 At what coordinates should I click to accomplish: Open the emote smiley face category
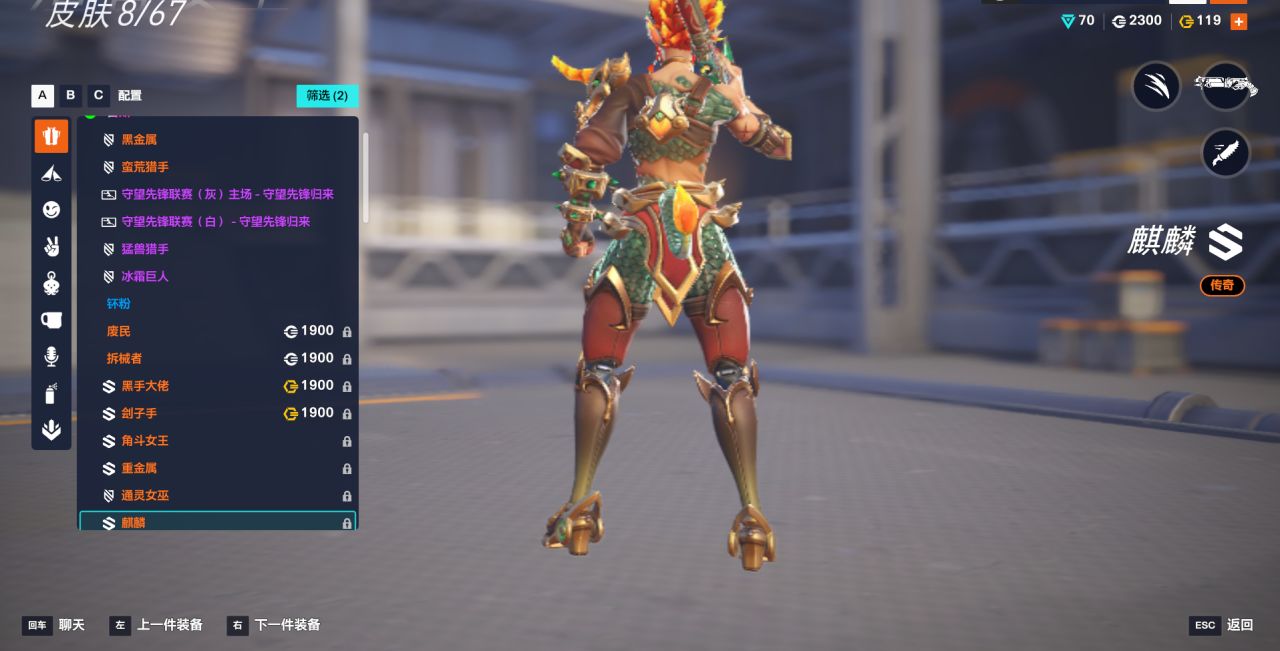click(x=51, y=209)
